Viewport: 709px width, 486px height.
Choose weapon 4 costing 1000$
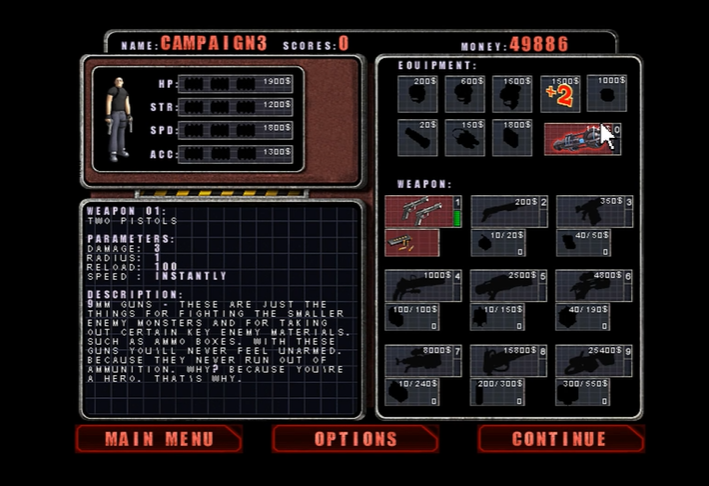[x=422, y=285]
